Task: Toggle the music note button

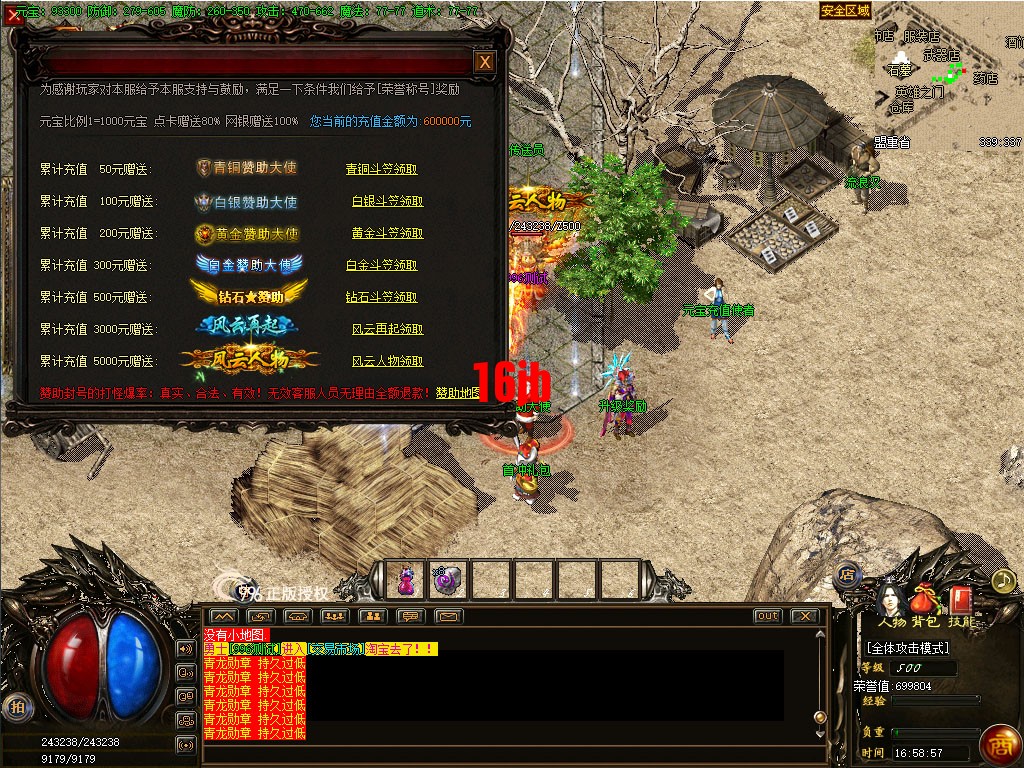Action: [x=1002, y=580]
